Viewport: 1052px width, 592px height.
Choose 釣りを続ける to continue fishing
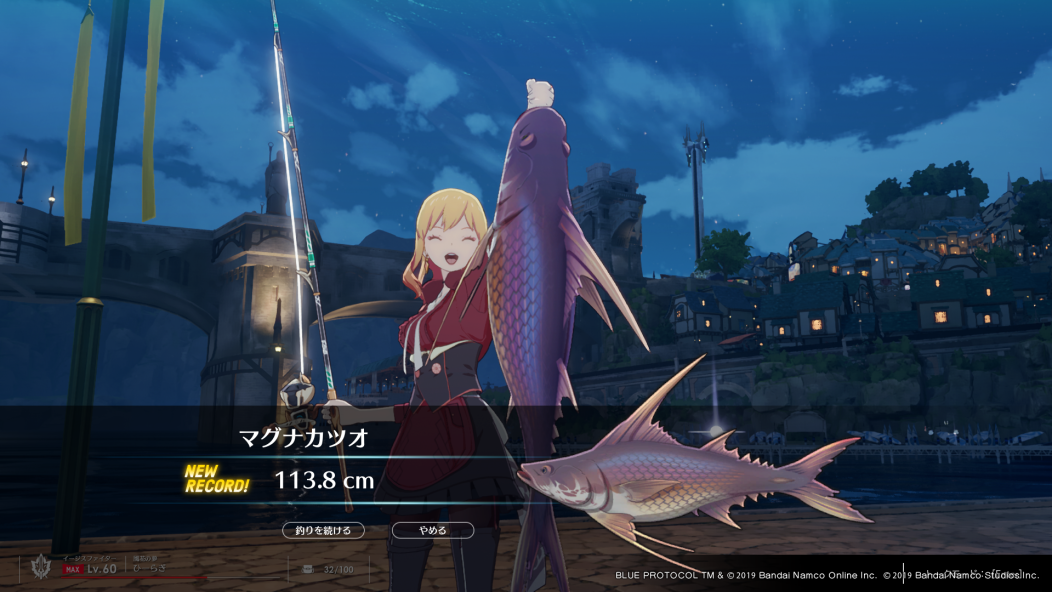(323, 531)
